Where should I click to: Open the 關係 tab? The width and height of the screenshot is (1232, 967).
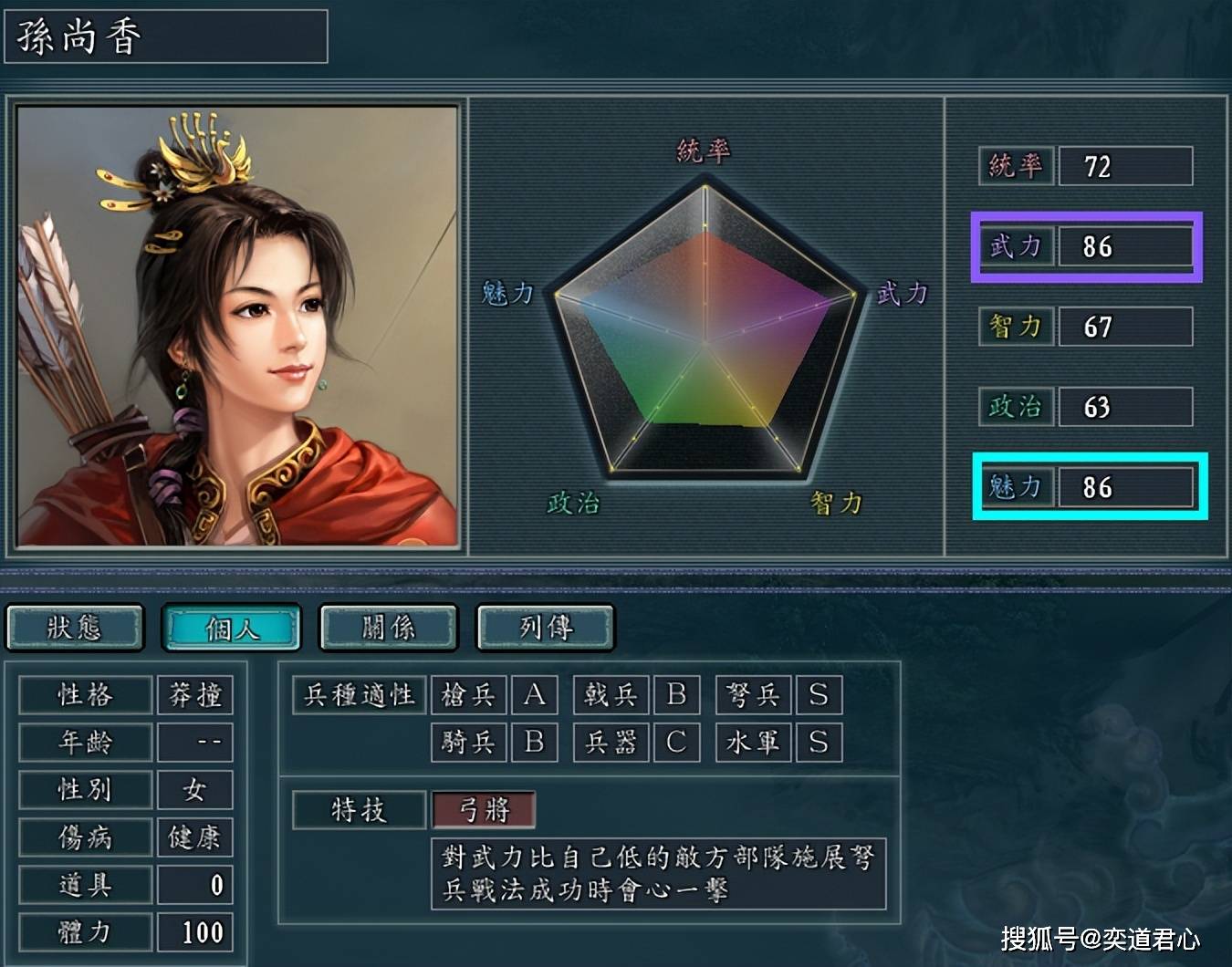[x=389, y=628]
